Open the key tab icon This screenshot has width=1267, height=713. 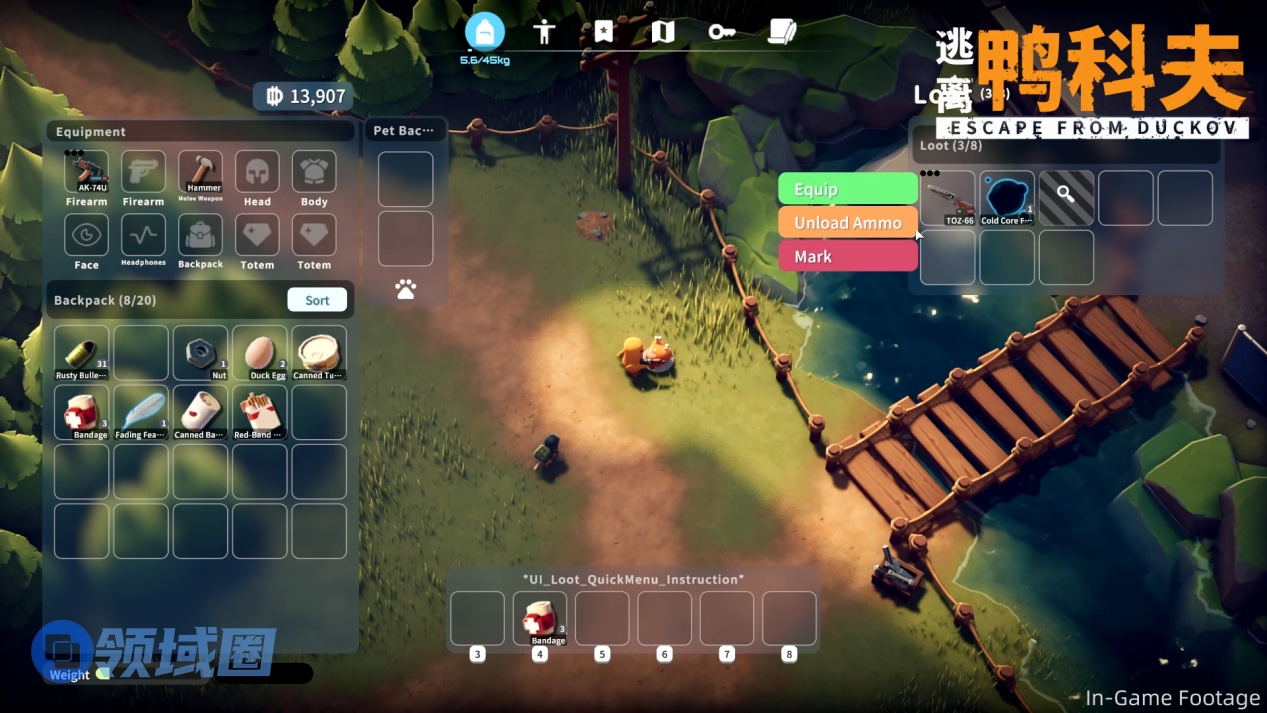722,32
